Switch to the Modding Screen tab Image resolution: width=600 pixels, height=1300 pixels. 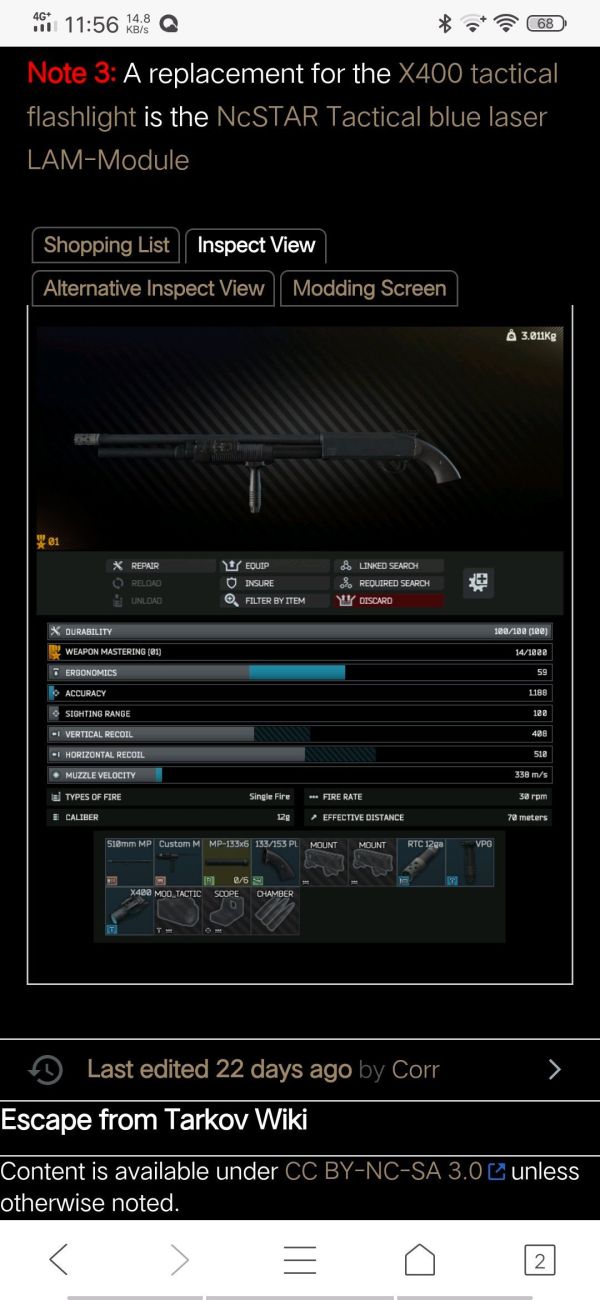(369, 289)
